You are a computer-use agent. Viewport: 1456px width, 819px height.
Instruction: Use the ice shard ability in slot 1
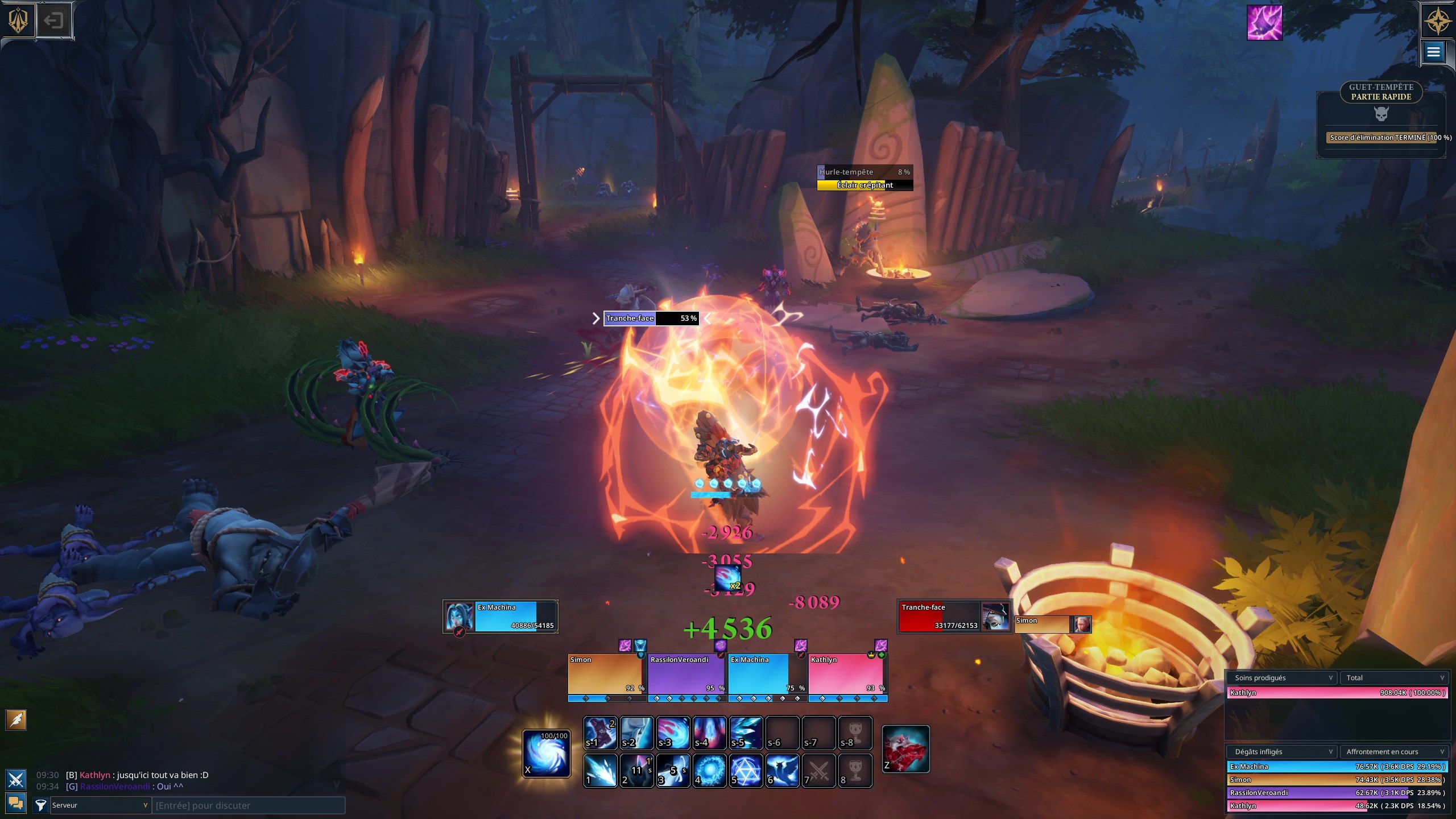pyautogui.click(x=600, y=771)
